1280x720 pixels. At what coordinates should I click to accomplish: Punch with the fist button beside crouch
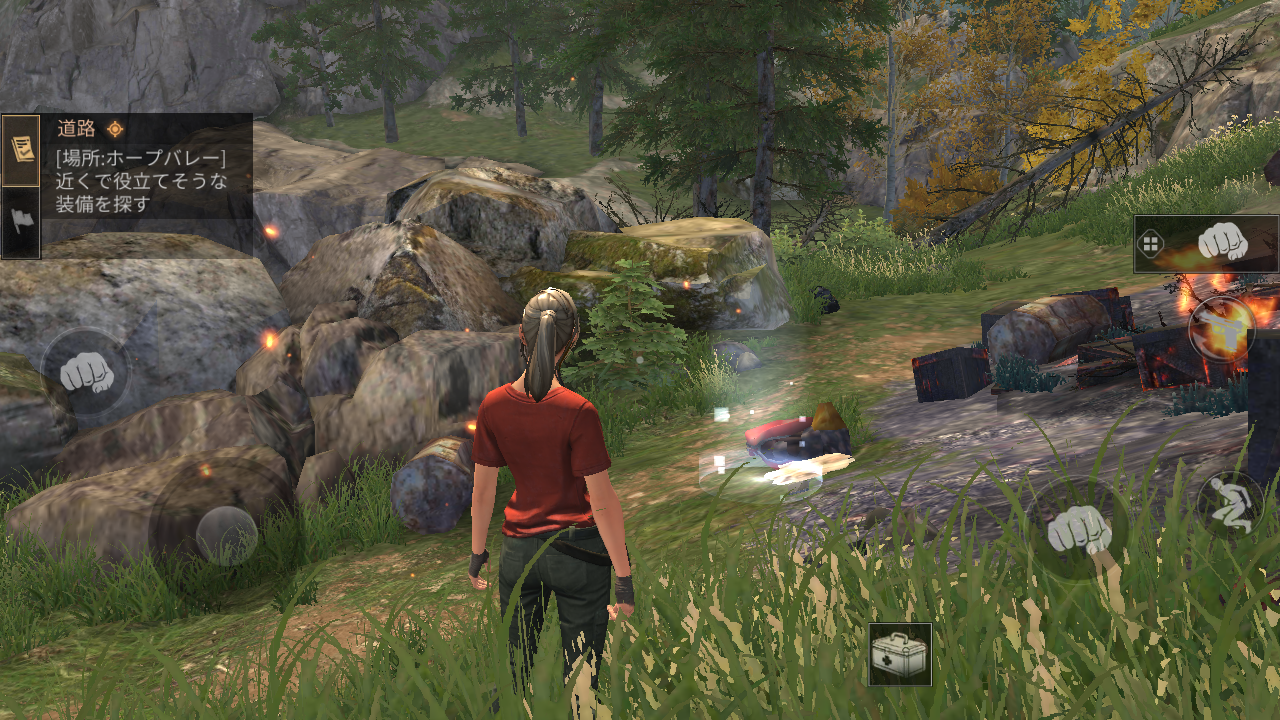click(x=1078, y=530)
